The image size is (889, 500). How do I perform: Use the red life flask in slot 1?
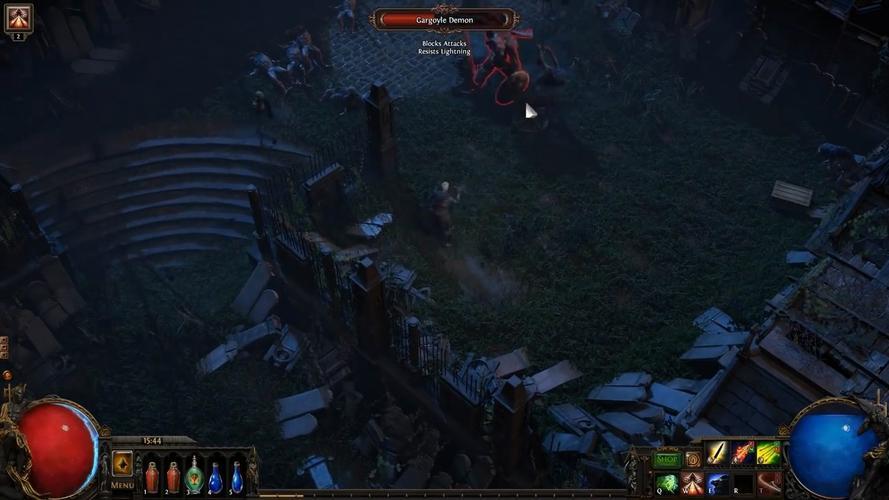151,476
